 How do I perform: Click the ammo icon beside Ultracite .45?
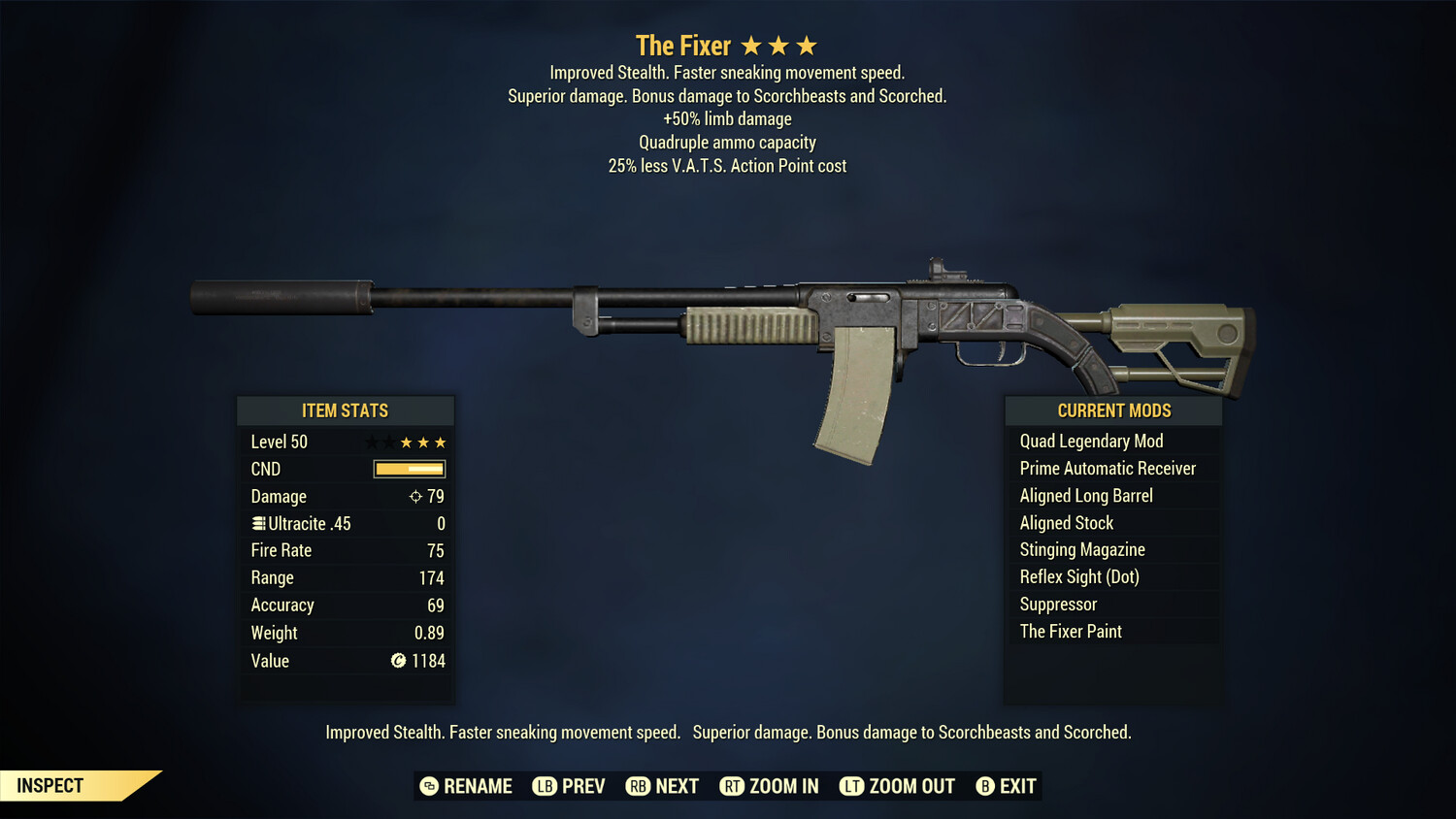[x=257, y=523]
